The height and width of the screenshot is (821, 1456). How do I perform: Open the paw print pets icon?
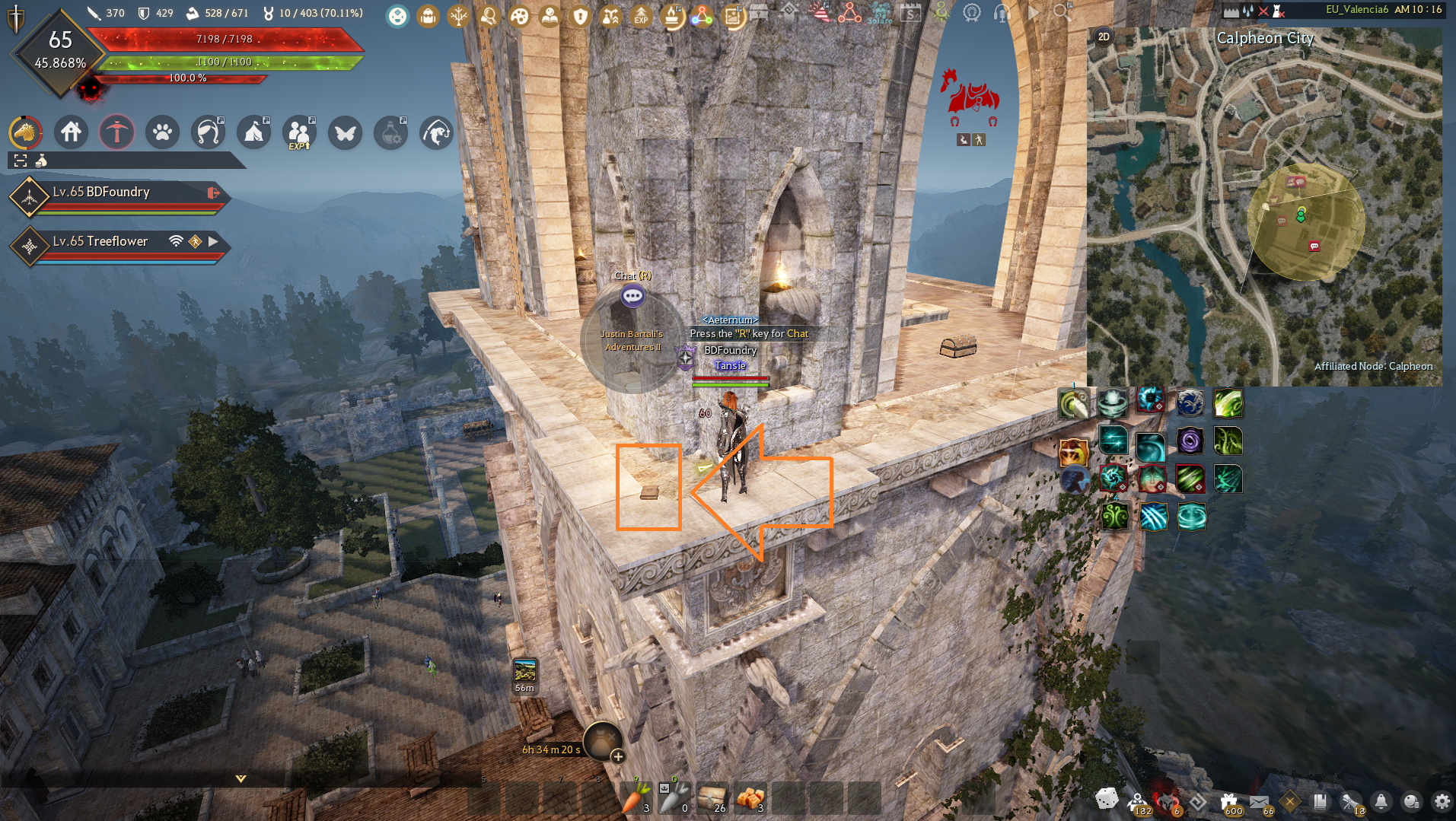tap(162, 132)
